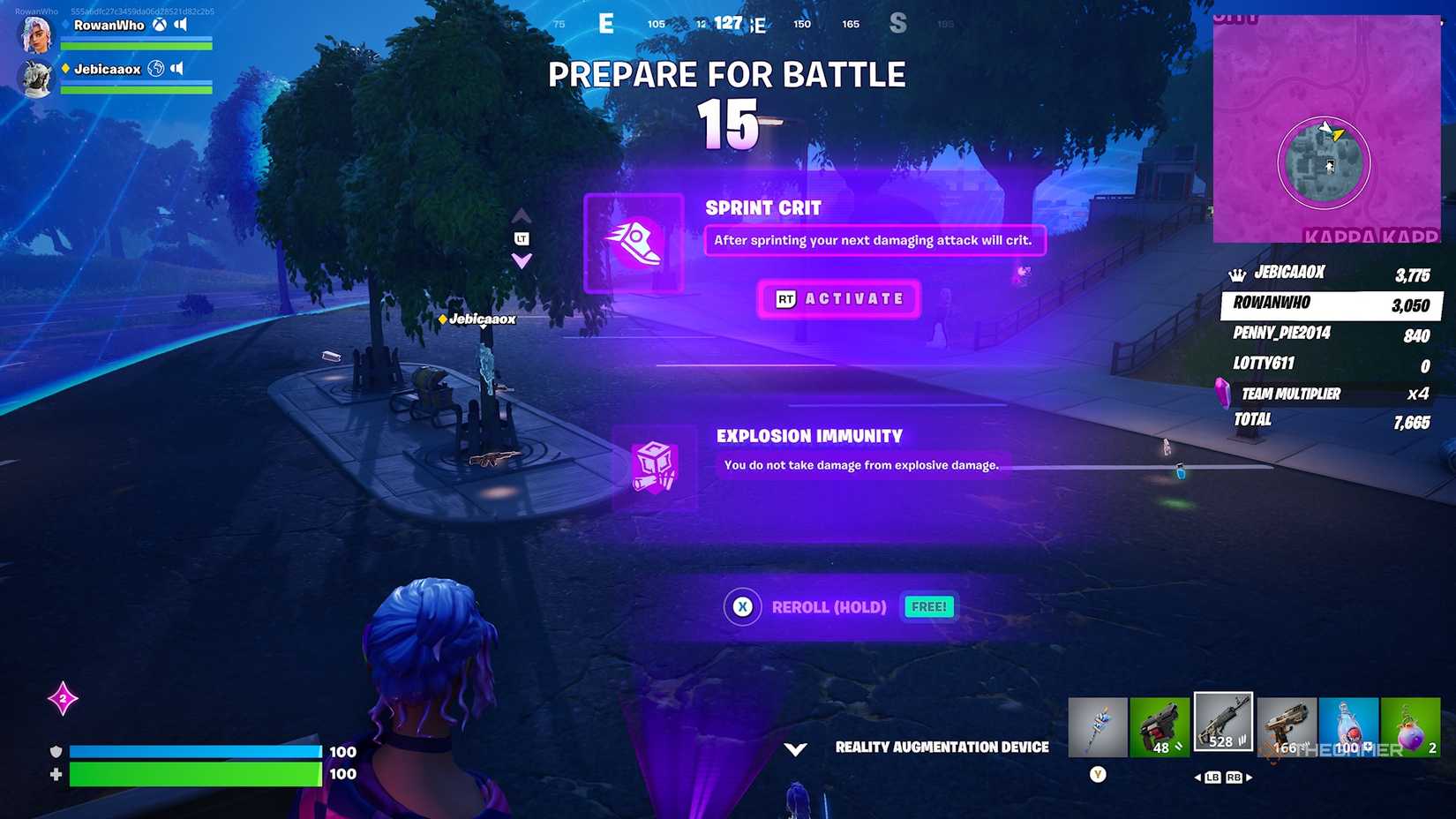Click the RB next-item arrow
The image size is (1456, 819).
pos(1234,778)
